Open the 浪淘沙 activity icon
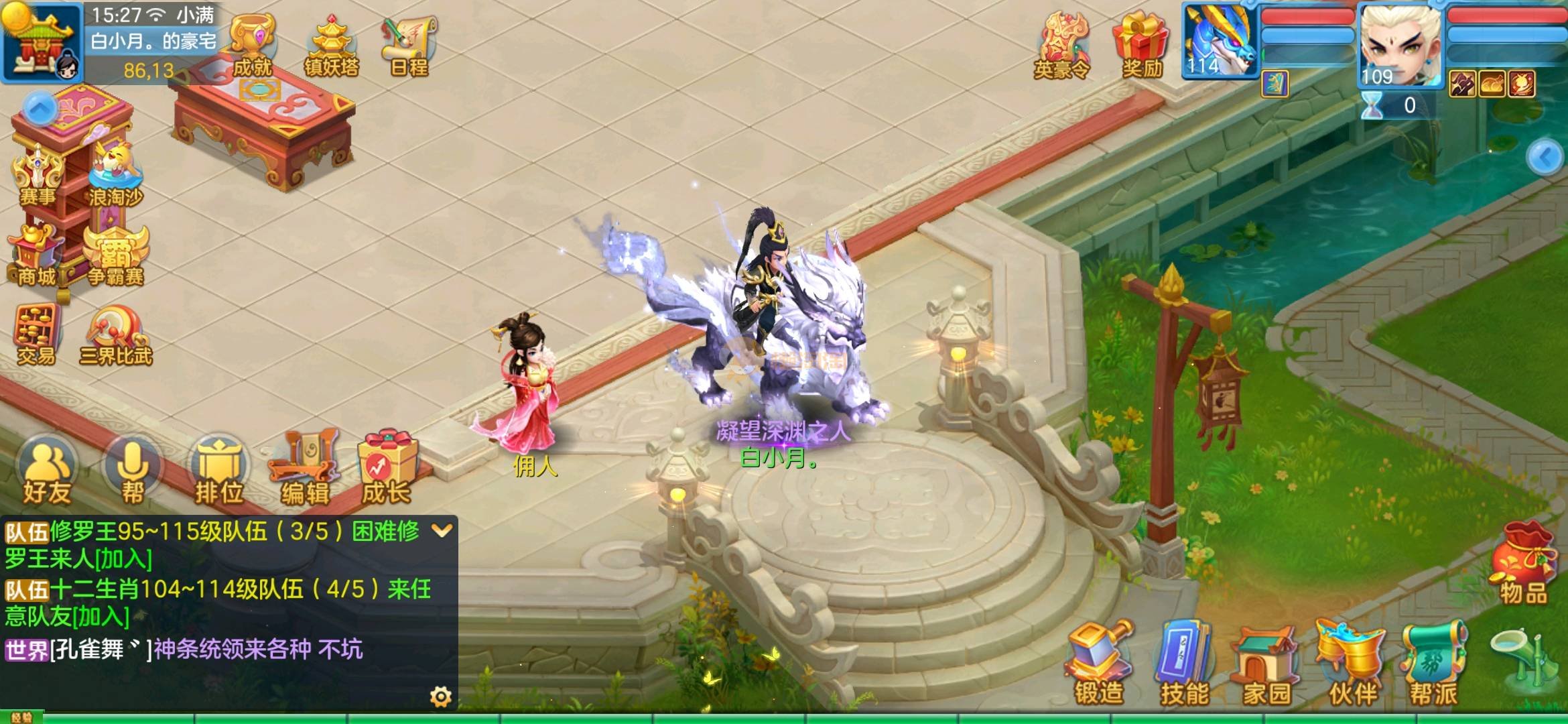The width and height of the screenshot is (1568, 724). pos(116,174)
